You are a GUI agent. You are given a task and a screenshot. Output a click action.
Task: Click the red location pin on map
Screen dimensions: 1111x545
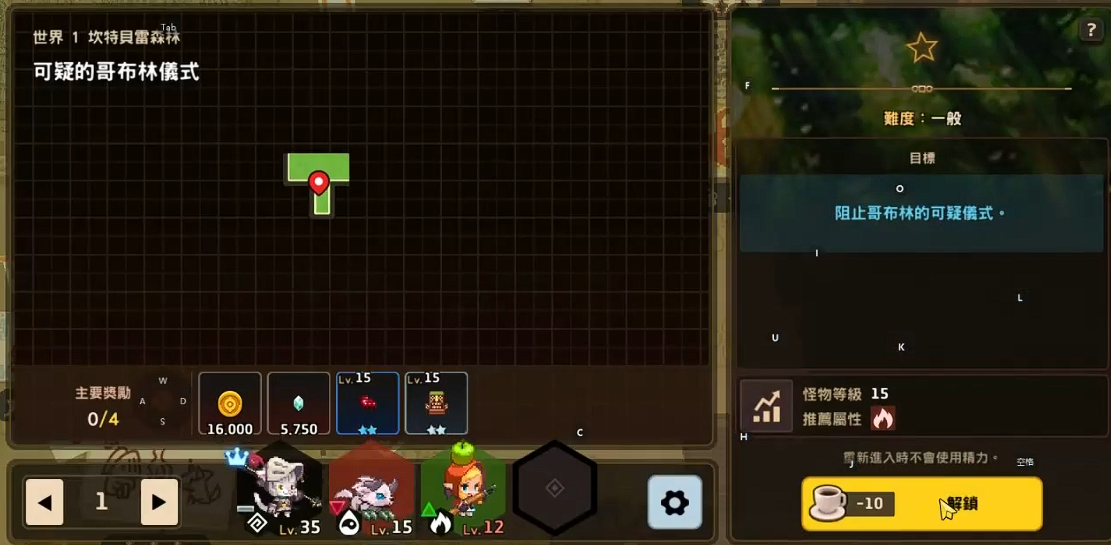click(319, 183)
